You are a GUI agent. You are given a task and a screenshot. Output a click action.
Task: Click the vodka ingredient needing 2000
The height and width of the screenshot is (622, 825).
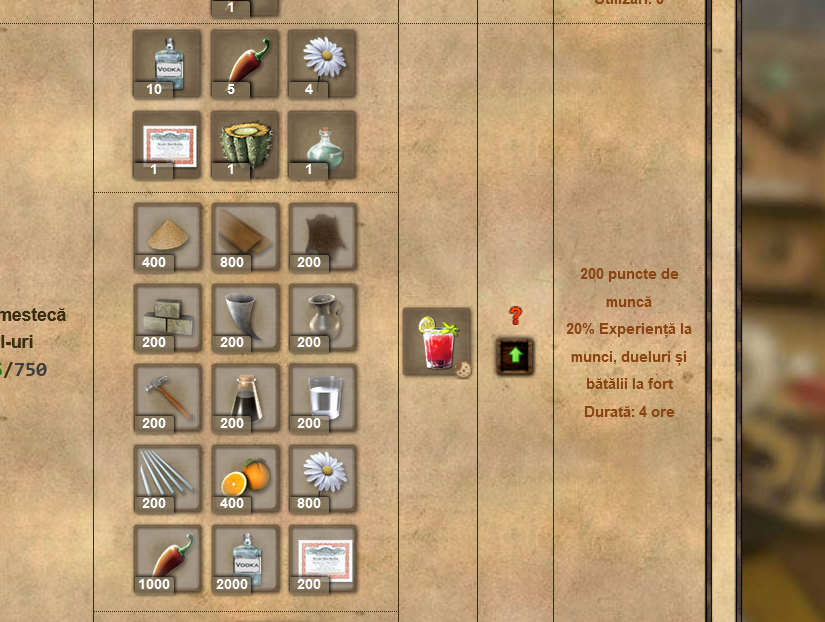click(245, 559)
